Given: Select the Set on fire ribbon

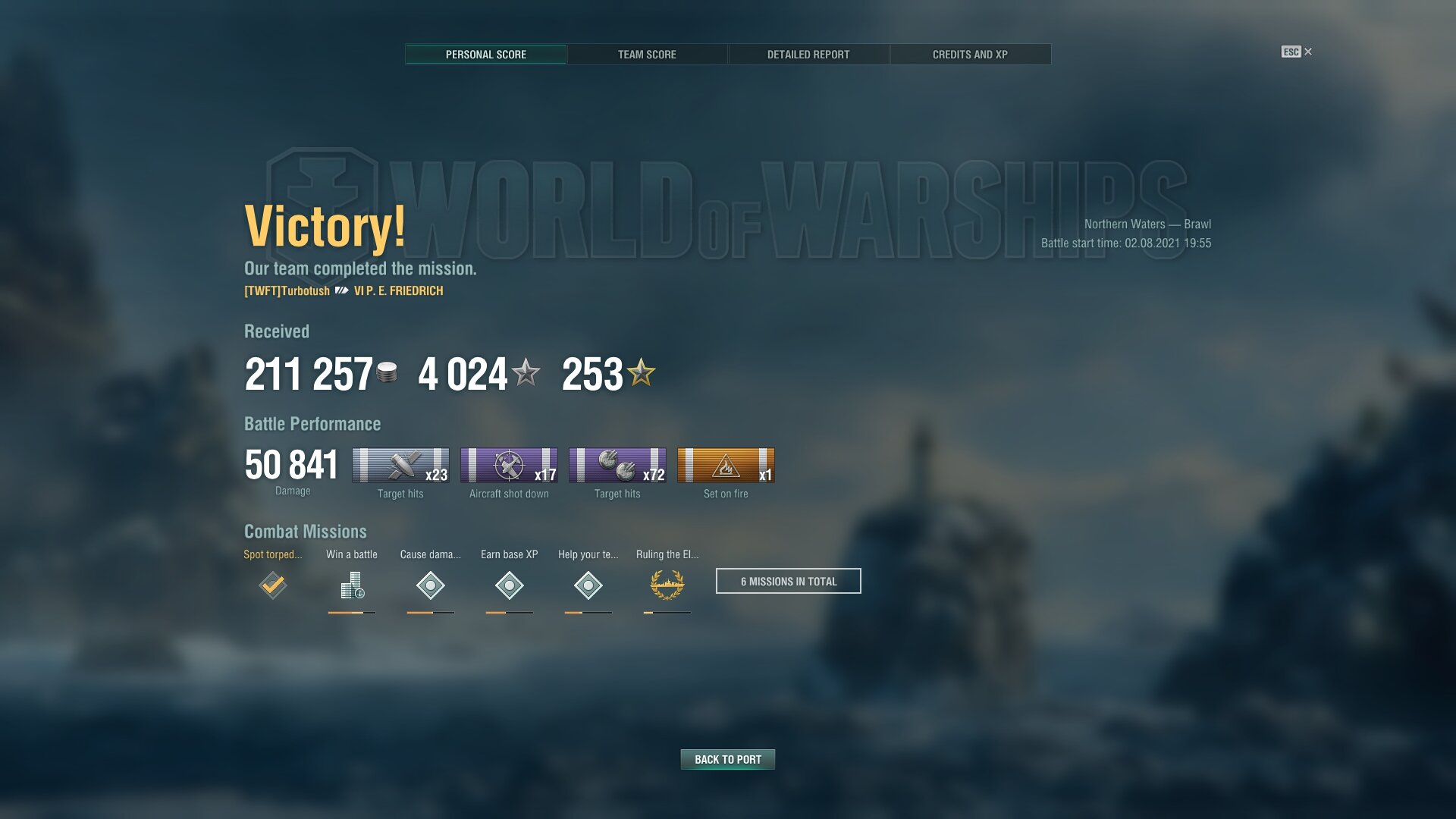Looking at the screenshot, I should 726,466.
